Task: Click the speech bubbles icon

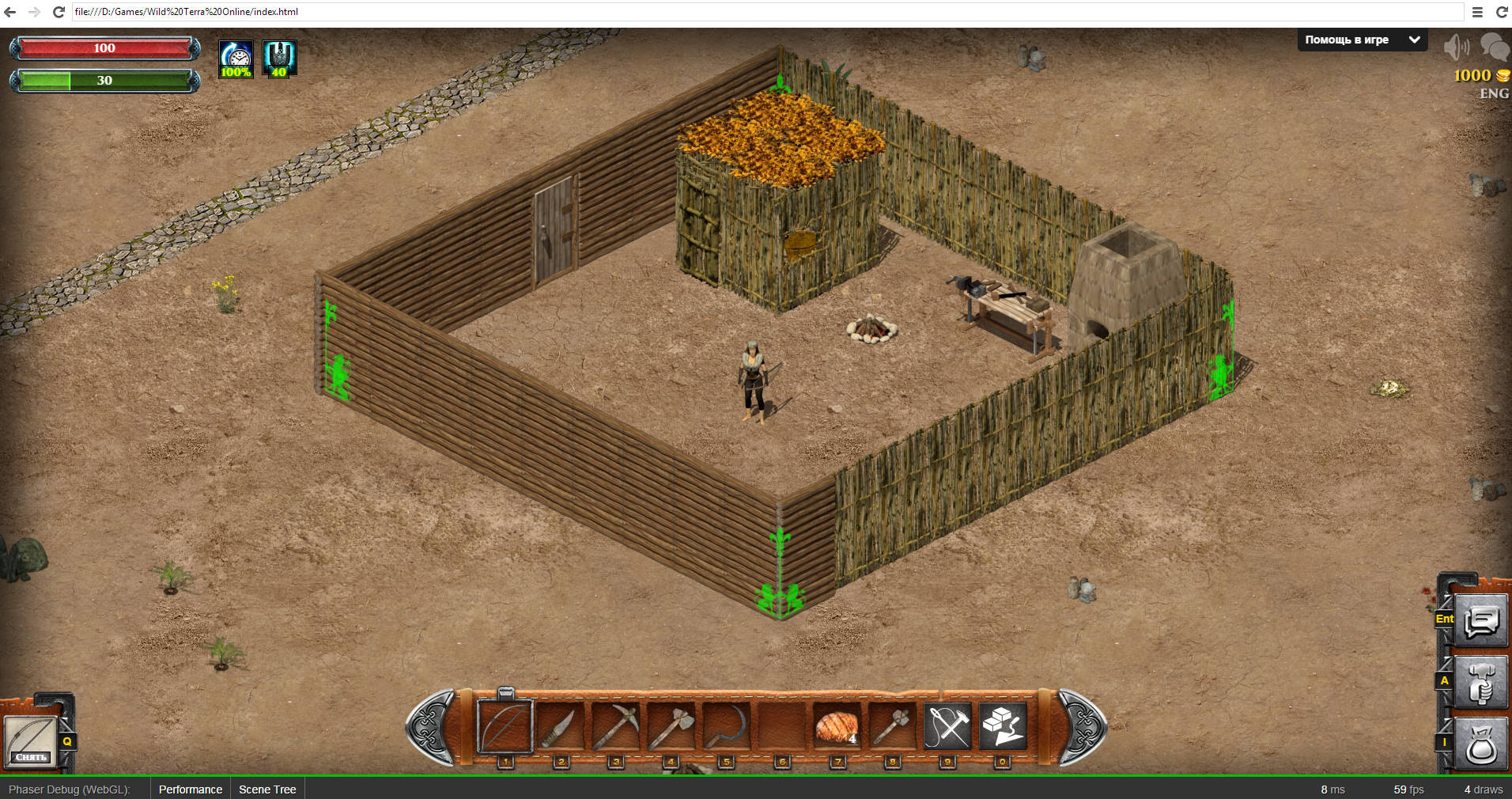Action: [x=1495, y=46]
